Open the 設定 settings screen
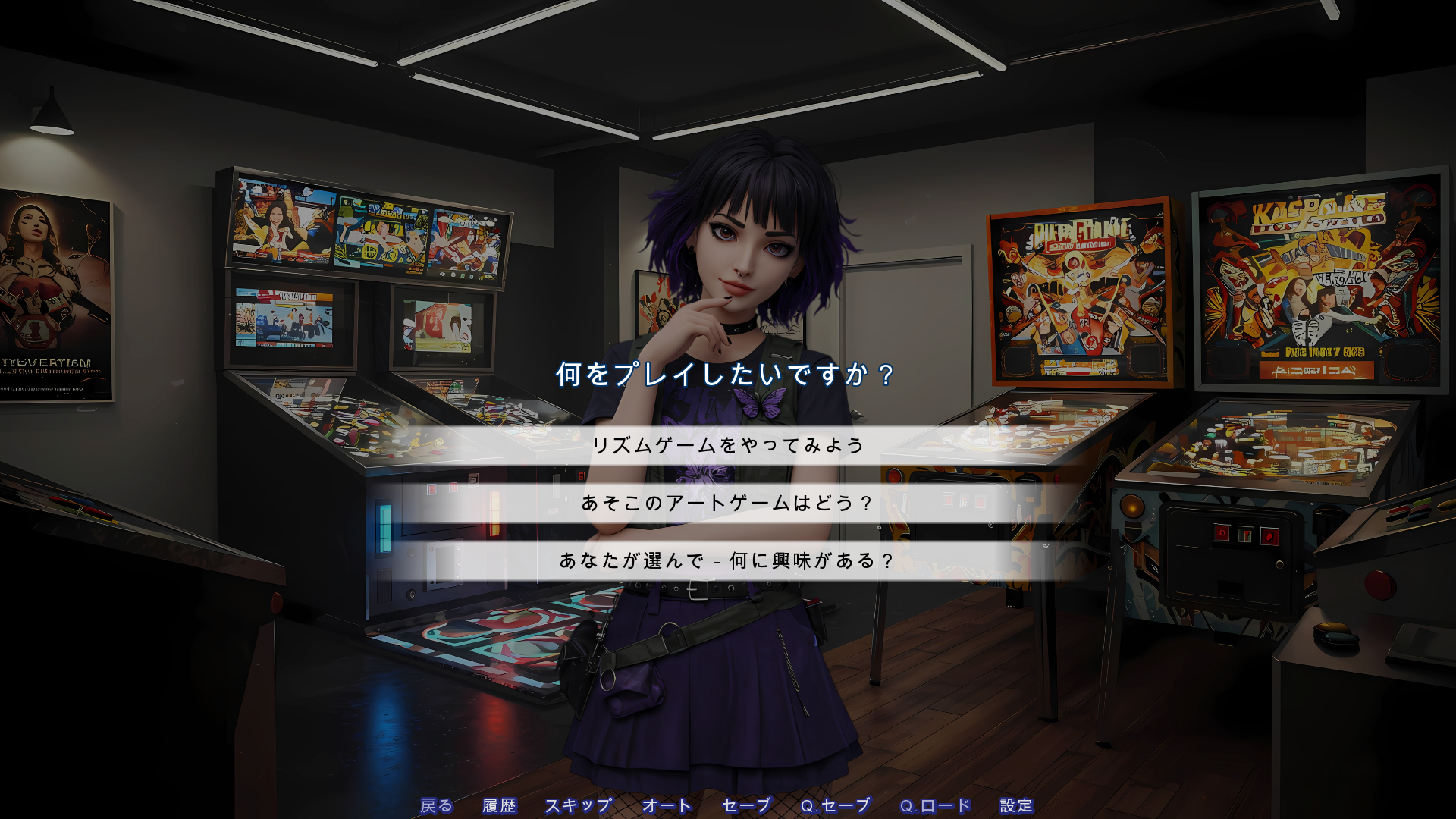The width and height of the screenshot is (1456, 819). pyautogui.click(x=1019, y=806)
